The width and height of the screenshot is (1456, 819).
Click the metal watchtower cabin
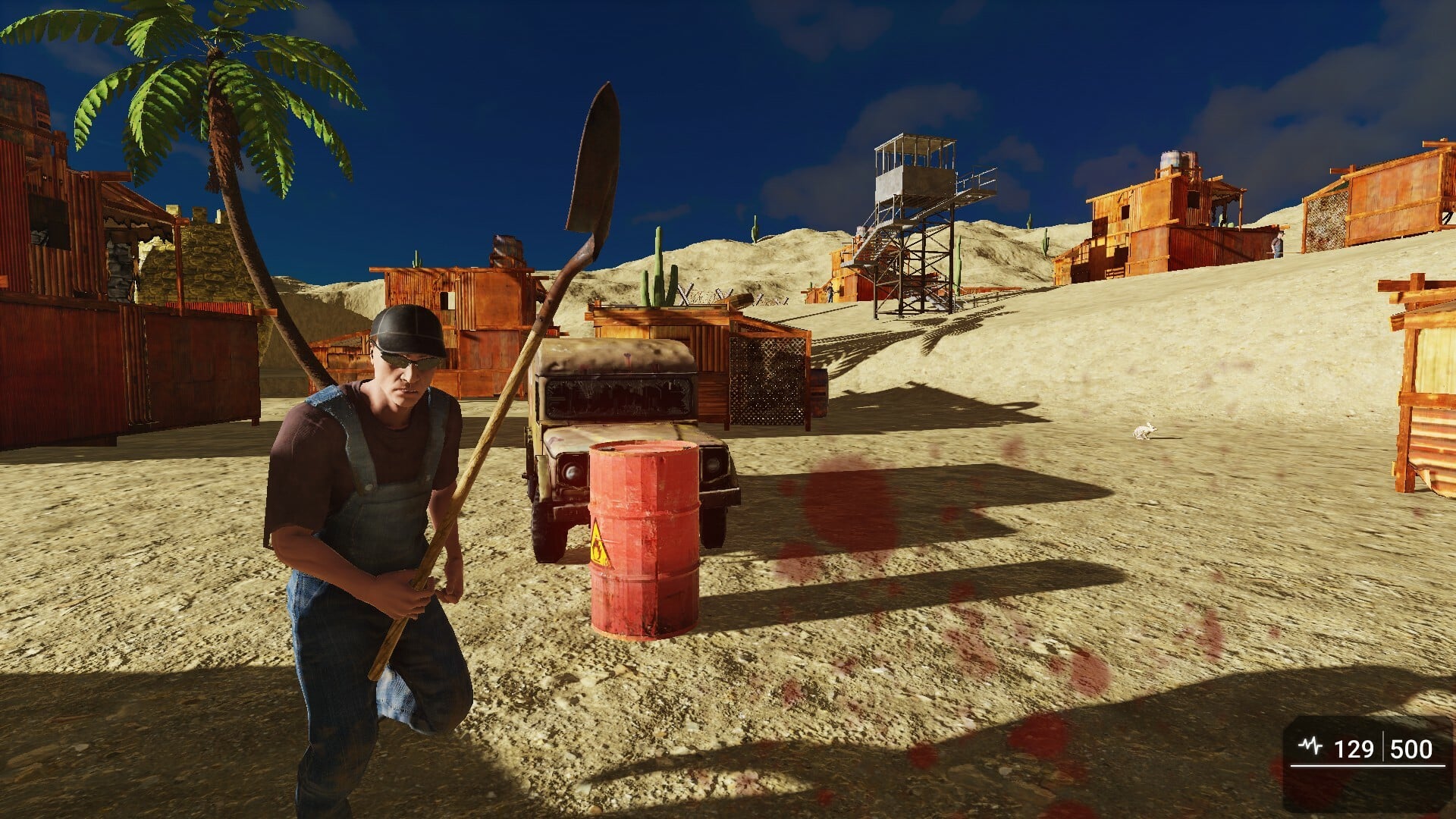[914, 163]
